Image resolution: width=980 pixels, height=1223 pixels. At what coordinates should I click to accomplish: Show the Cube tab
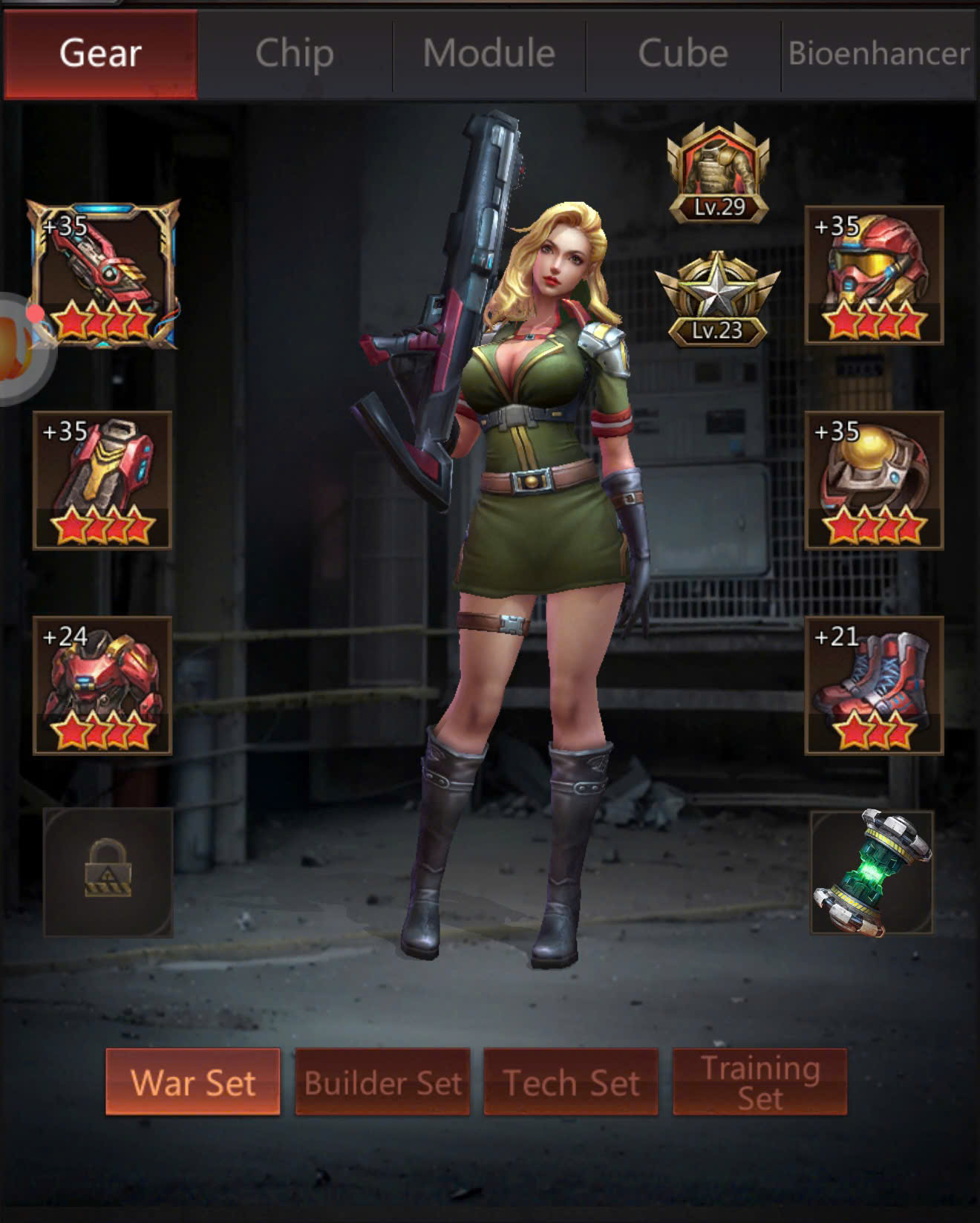click(683, 53)
